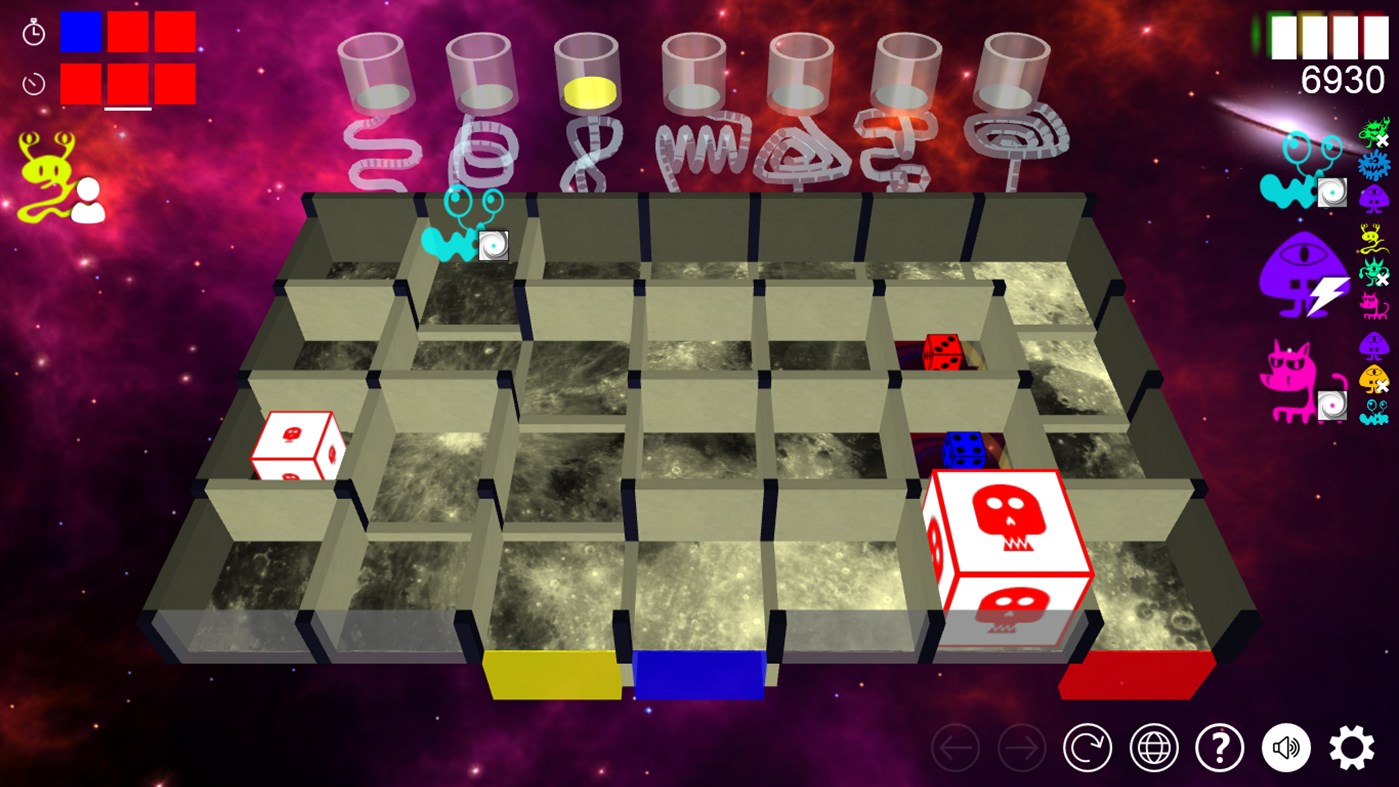Click the restart circular arrow button
Image resolution: width=1399 pixels, height=787 pixels.
1086,747
